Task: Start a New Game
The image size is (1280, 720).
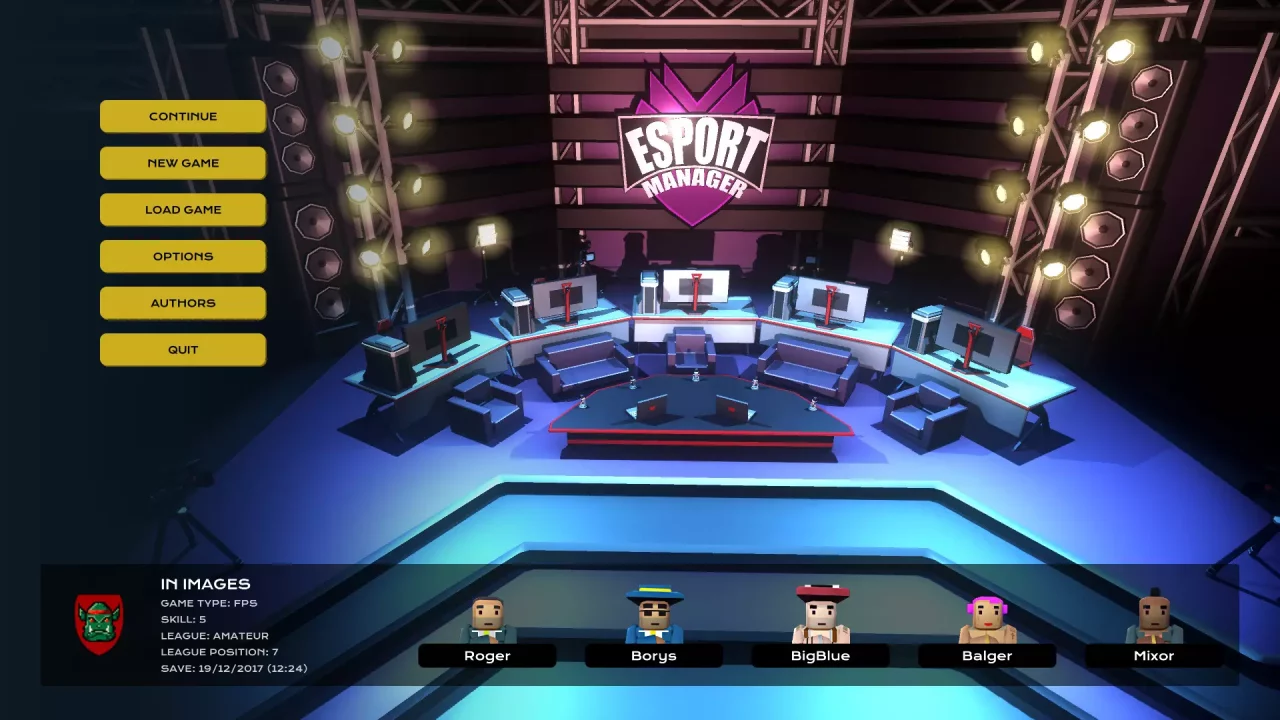Action: (183, 162)
